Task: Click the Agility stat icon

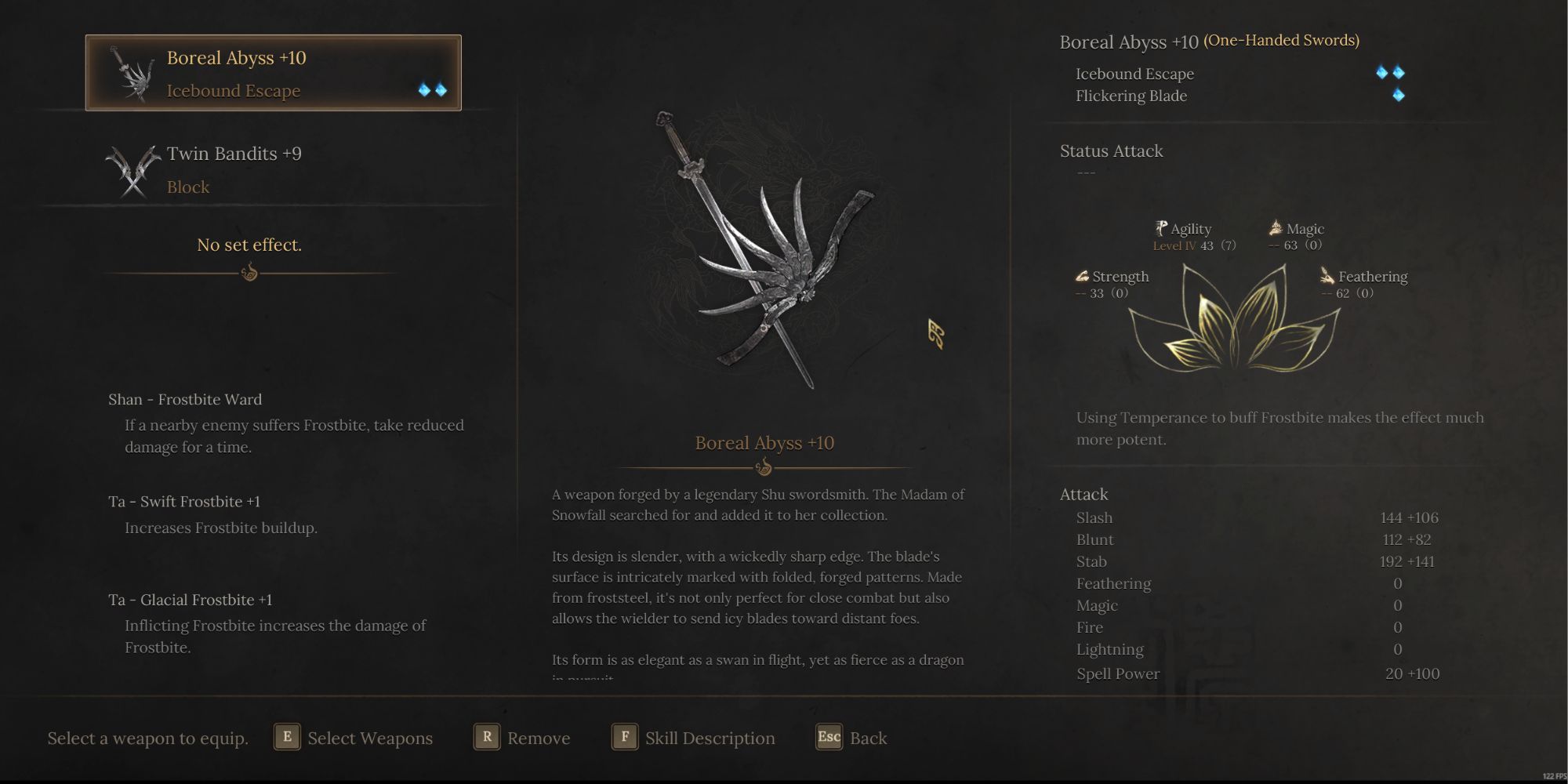Action: [x=1160, y=228]
